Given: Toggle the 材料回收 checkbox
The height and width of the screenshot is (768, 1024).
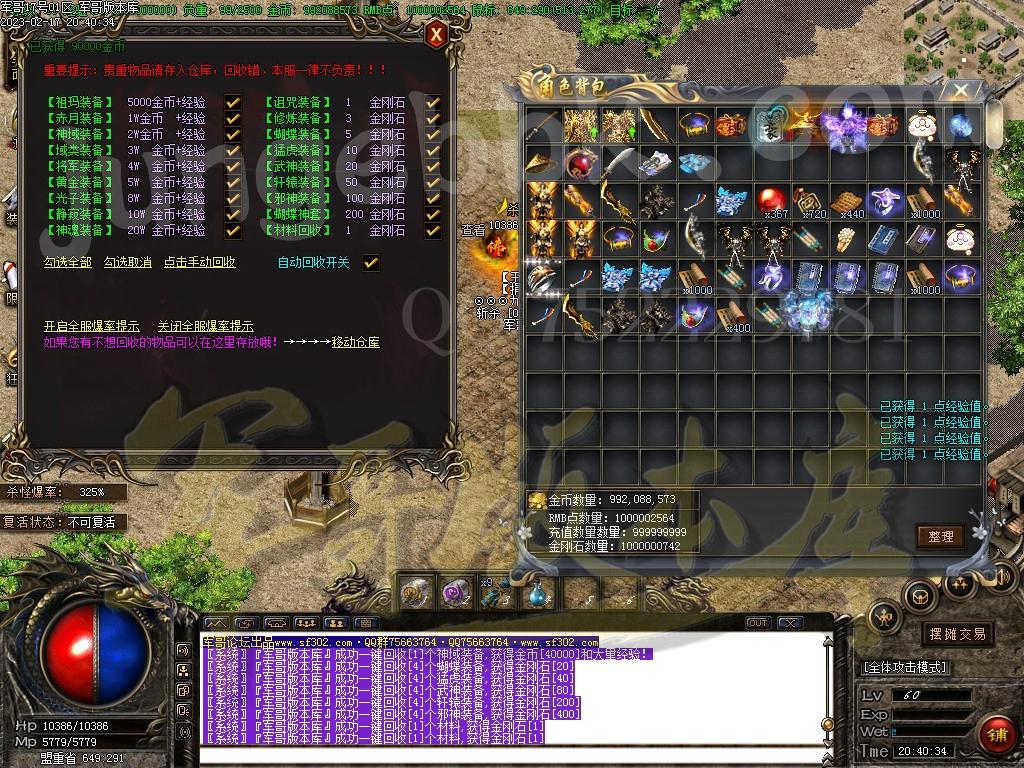Looking at the screenshot, I should (x=433, y=230).
